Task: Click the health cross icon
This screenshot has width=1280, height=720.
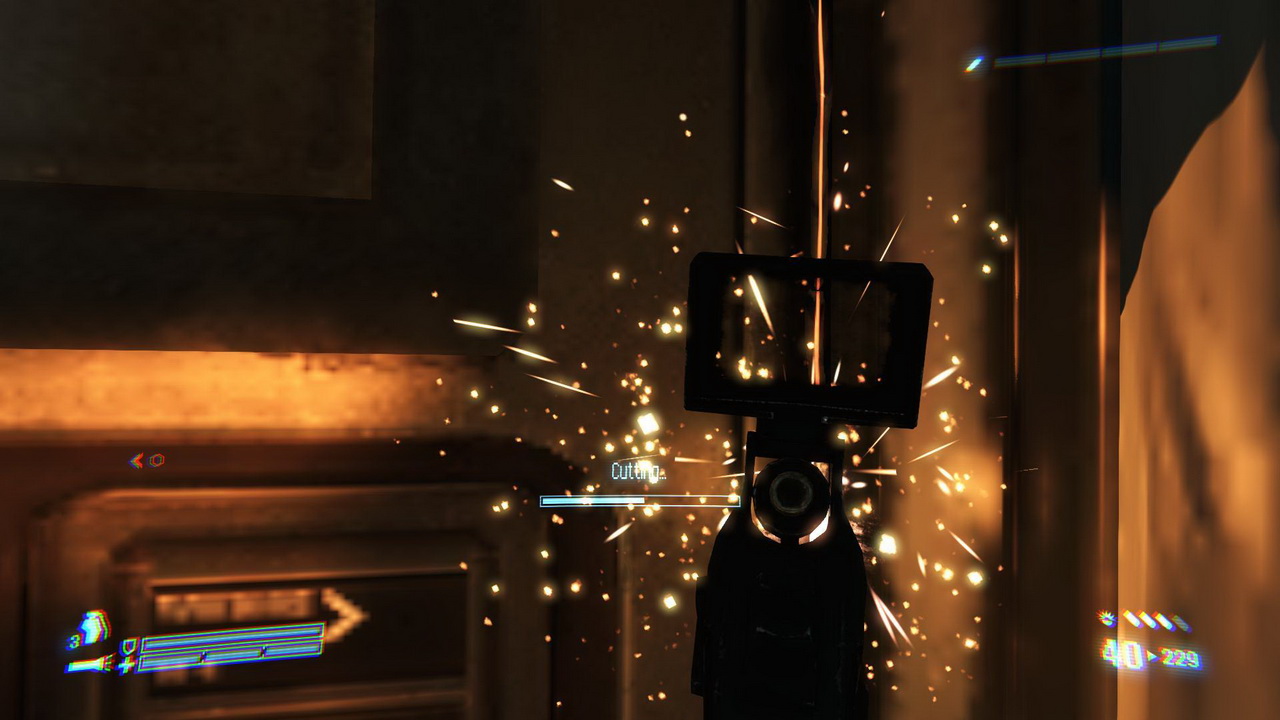Action: click(x=126, y=664)
